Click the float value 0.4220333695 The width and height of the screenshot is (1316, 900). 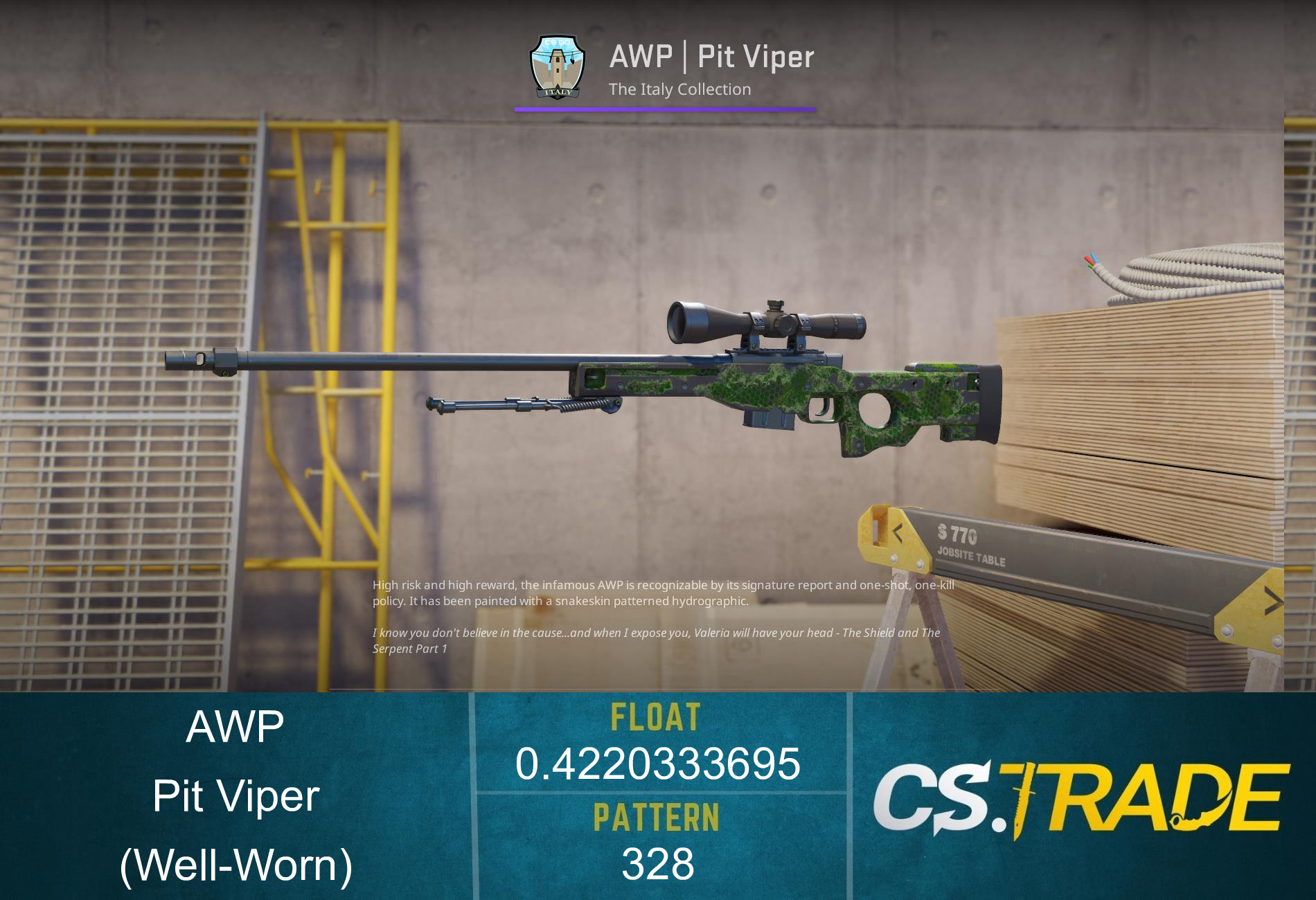(x=658, y=765)
